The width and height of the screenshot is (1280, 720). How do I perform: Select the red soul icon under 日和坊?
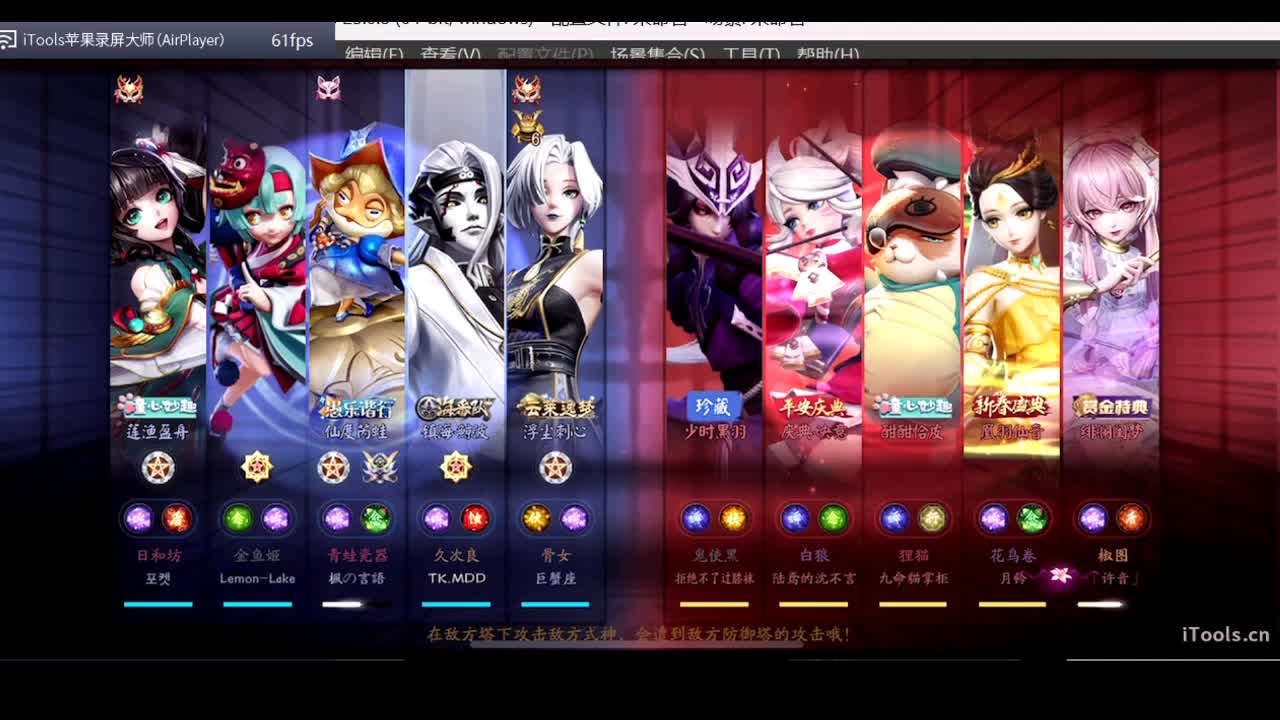177,519
